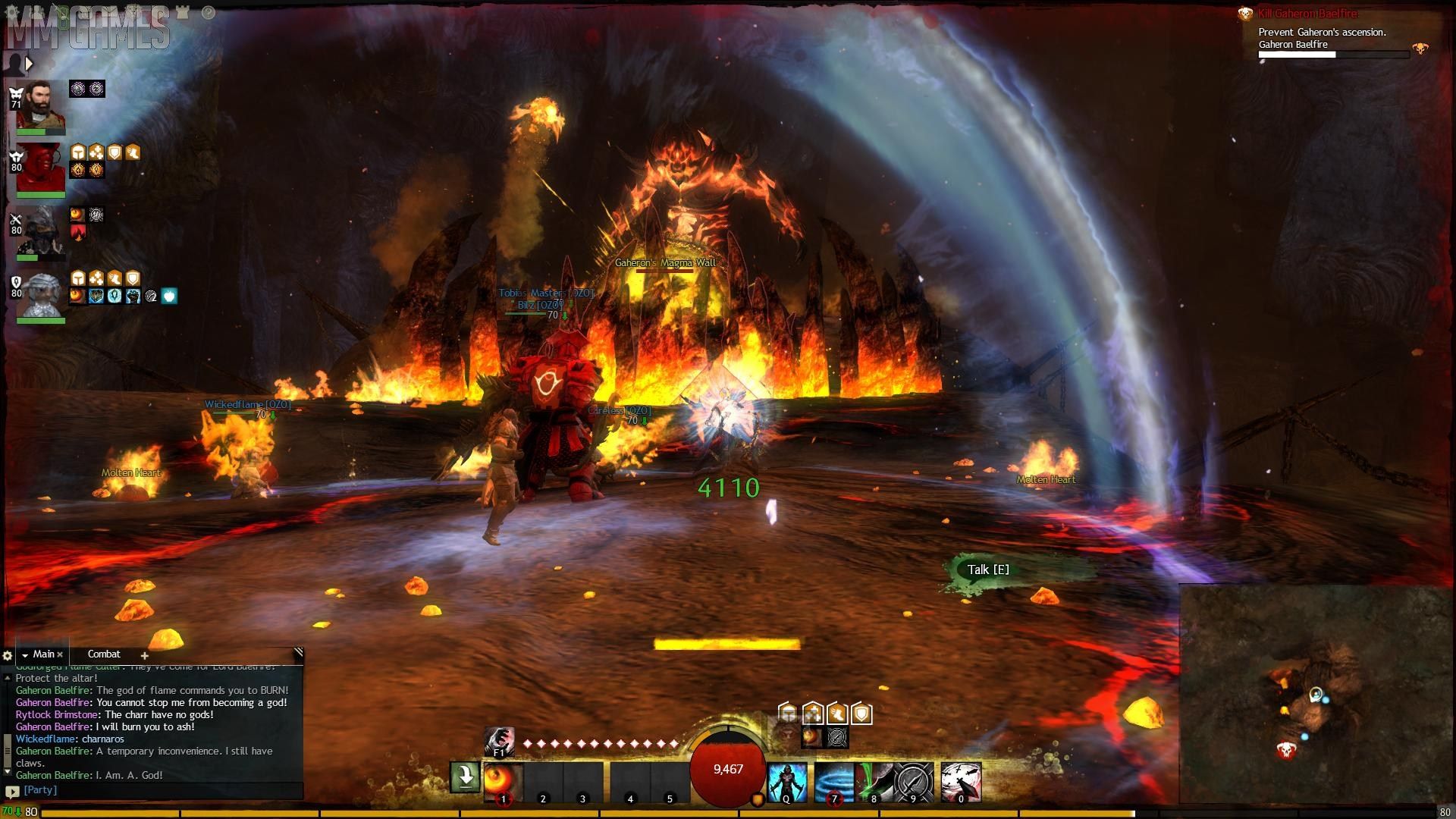Image resolution: width=1456 pixels, height=819 pixels.
Task: Close the Main chat tab
Action: tap(60, 654)
